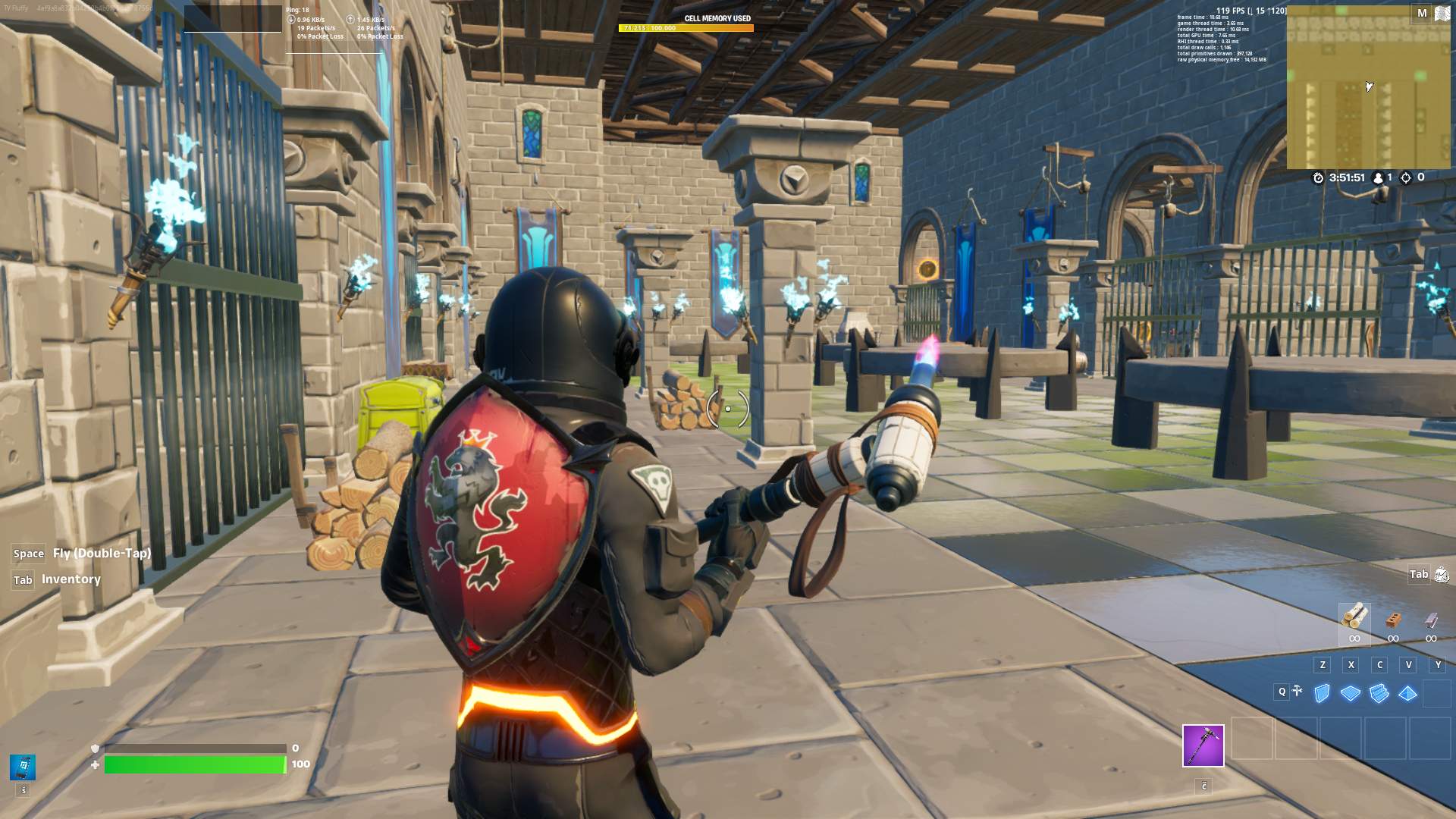Select the pyramid roof building piece

coord(1408,693)
